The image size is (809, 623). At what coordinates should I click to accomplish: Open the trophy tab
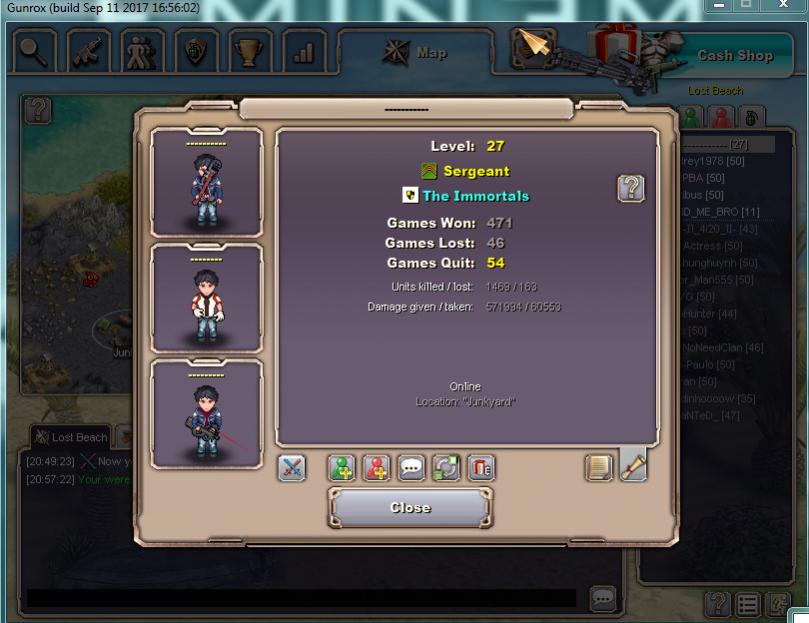click(250, 52)
